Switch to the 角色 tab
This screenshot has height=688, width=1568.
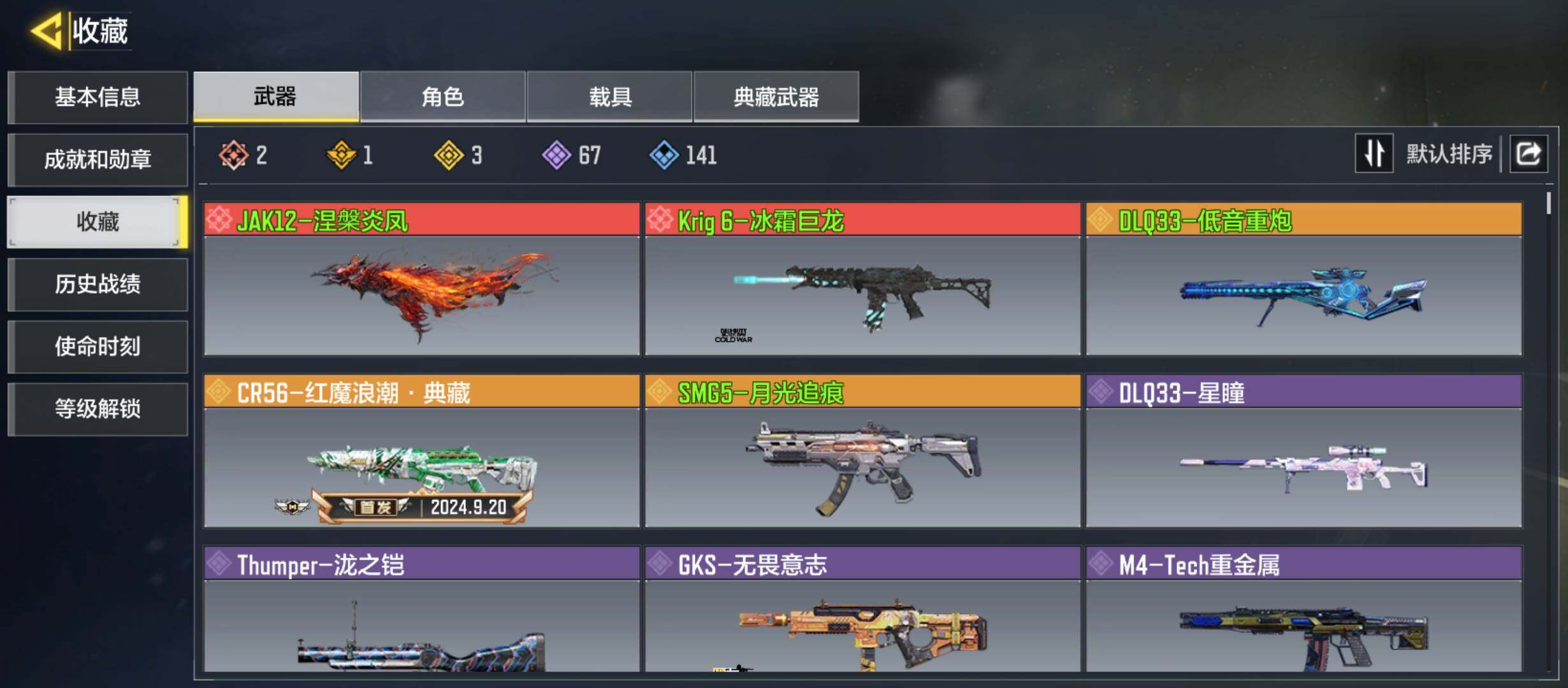pyautogui.click(x=442, y=97)
